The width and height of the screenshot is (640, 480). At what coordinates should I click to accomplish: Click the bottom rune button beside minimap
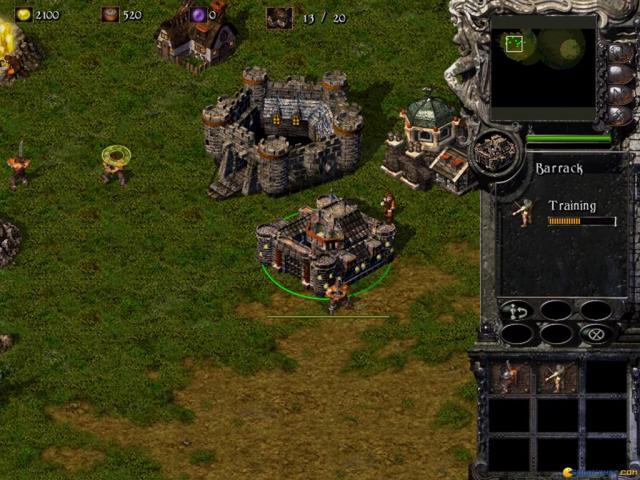tap(619, 116)
